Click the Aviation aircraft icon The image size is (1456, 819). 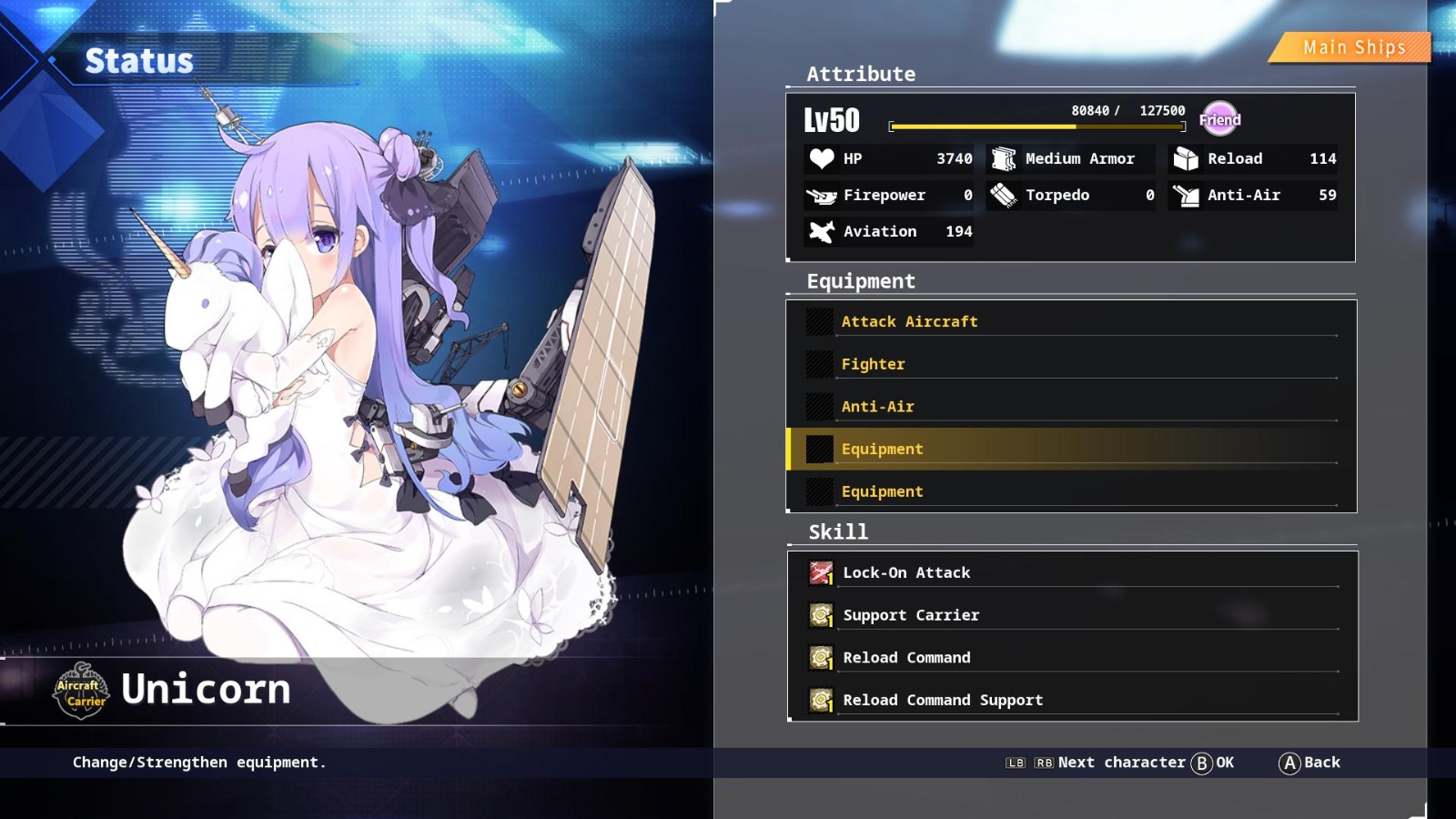tap(821, 231)
